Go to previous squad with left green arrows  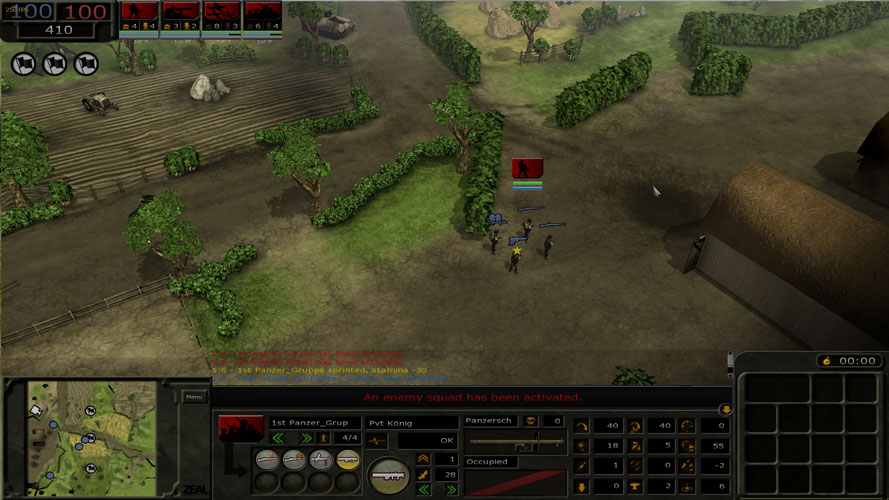click(x=278, y=438)
